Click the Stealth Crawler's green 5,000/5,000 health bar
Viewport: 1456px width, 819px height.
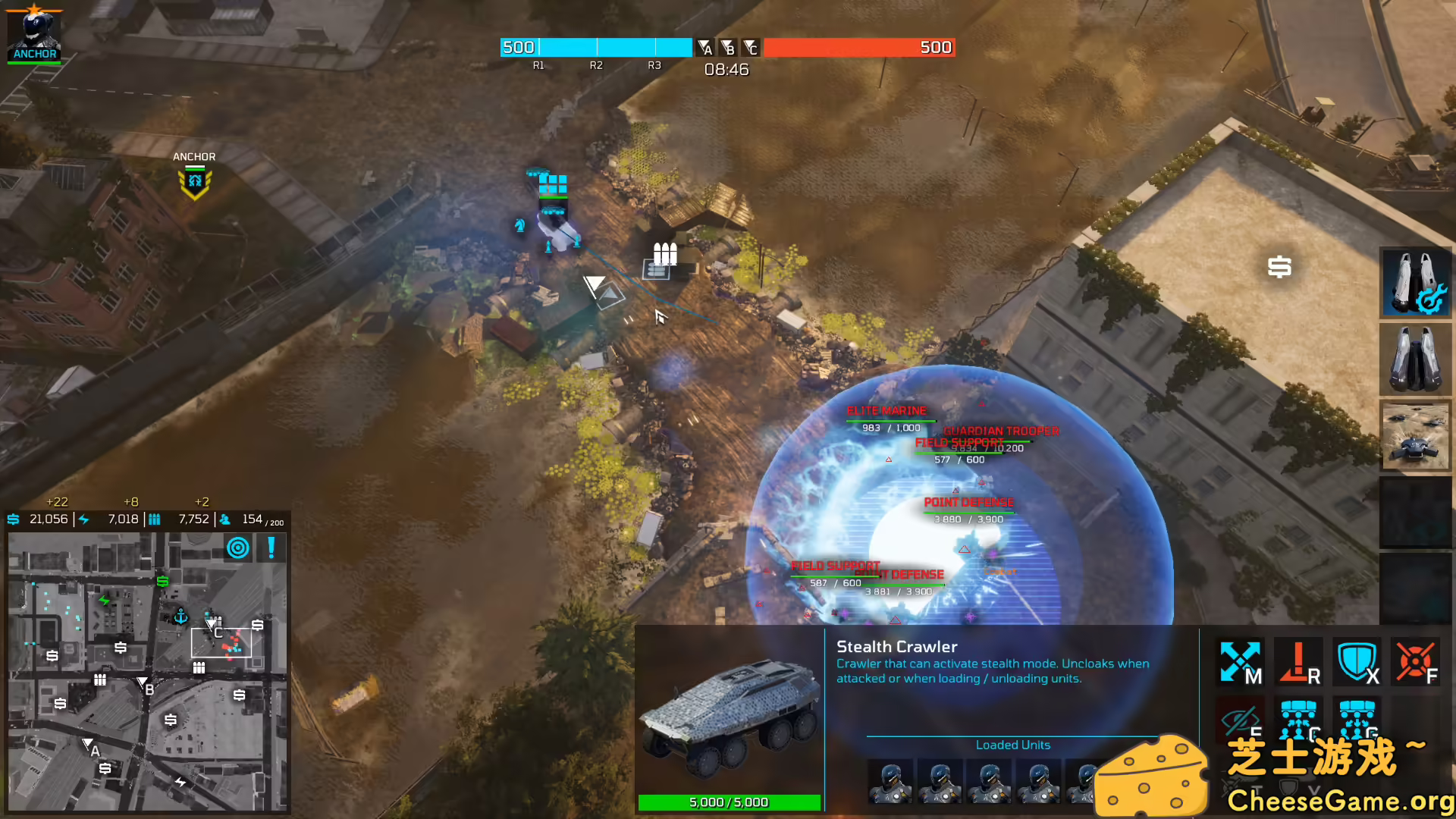pos(729,802)
